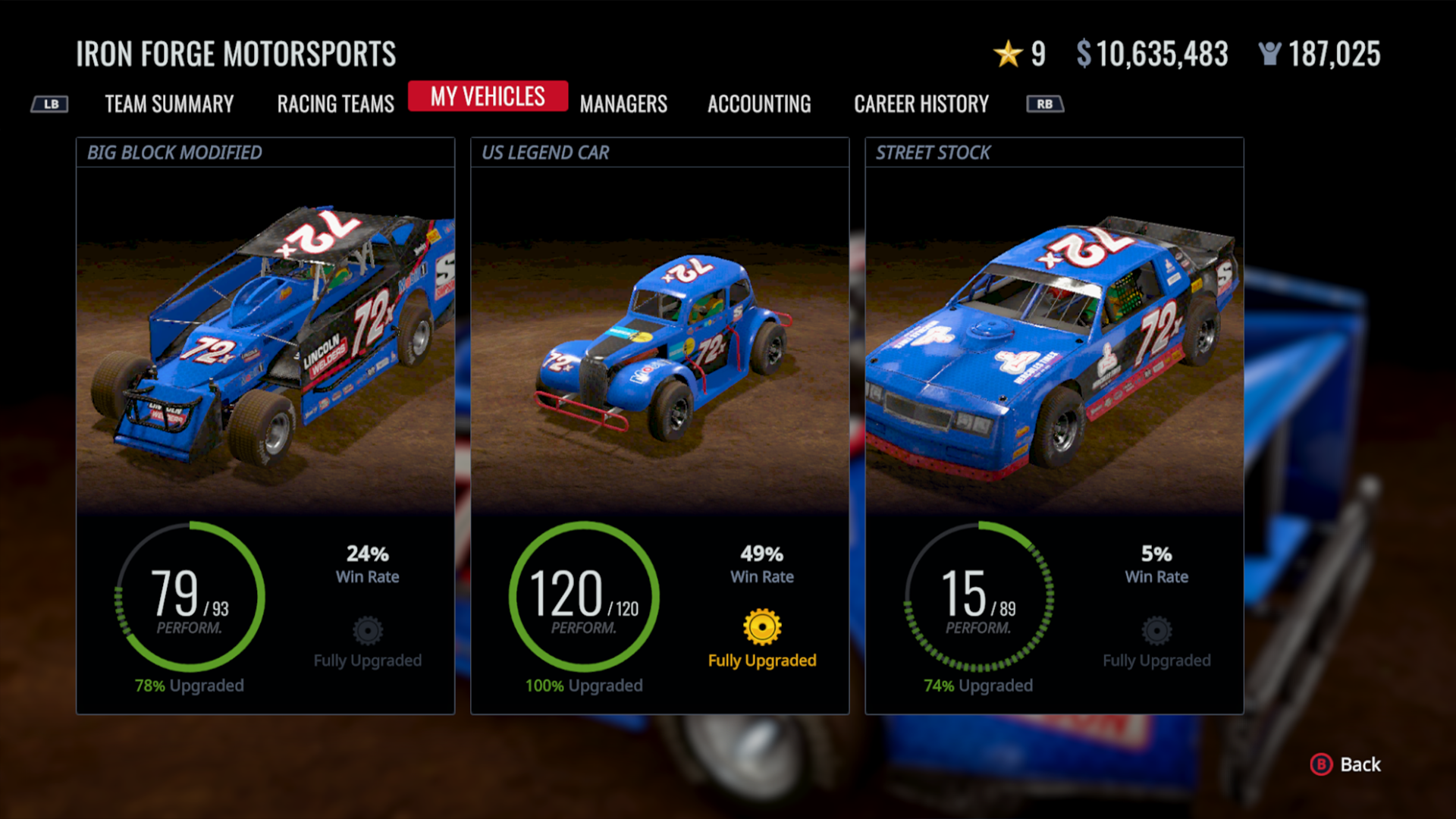The image size is (1456, 819).
Task: Click the Street Stock upgrade gear icon
Action: (x=1155, y=629)
